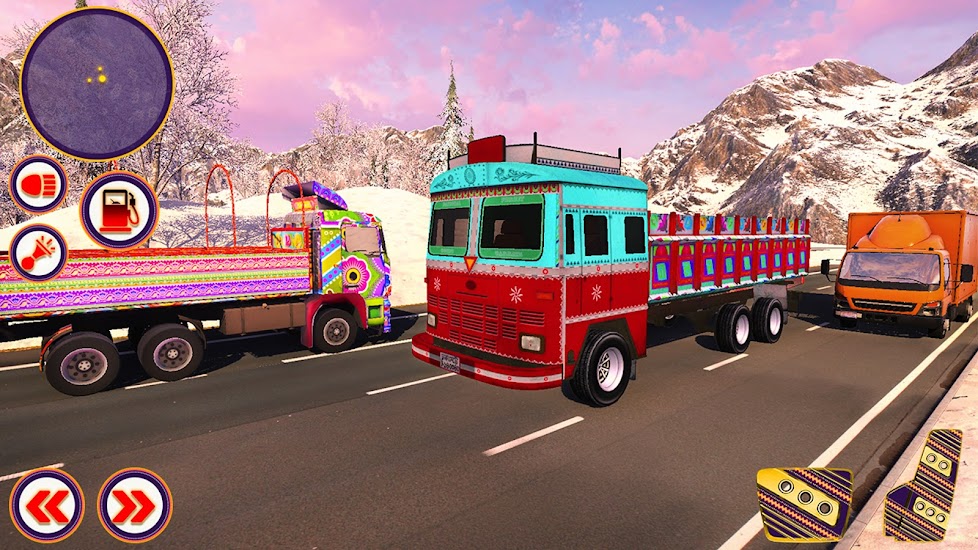Hit the wide brake pedal
Screen dimensions: 978x550
(803, 503)
